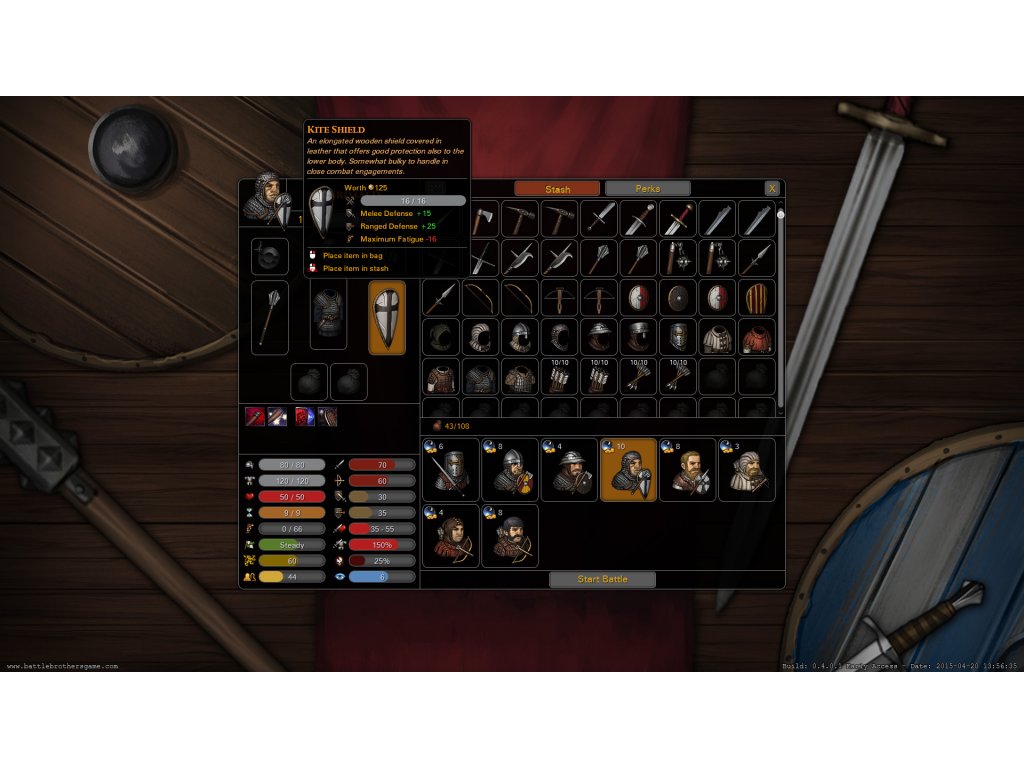Screen dimensions: 1024x768
Task: Open the Perks tab
Action: pyautogui.click(x=647, y=189)
